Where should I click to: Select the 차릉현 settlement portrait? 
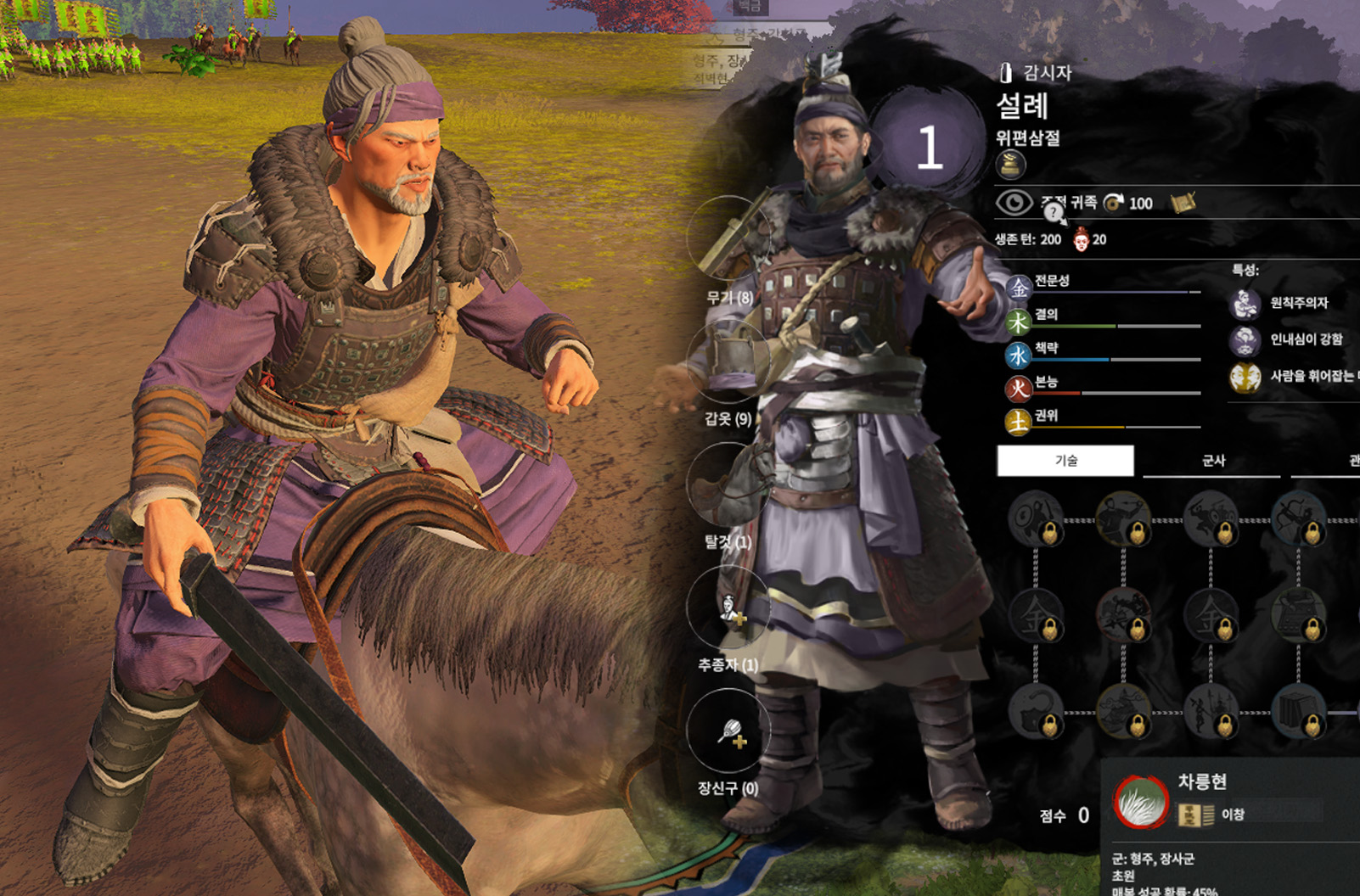[1141, 801]
